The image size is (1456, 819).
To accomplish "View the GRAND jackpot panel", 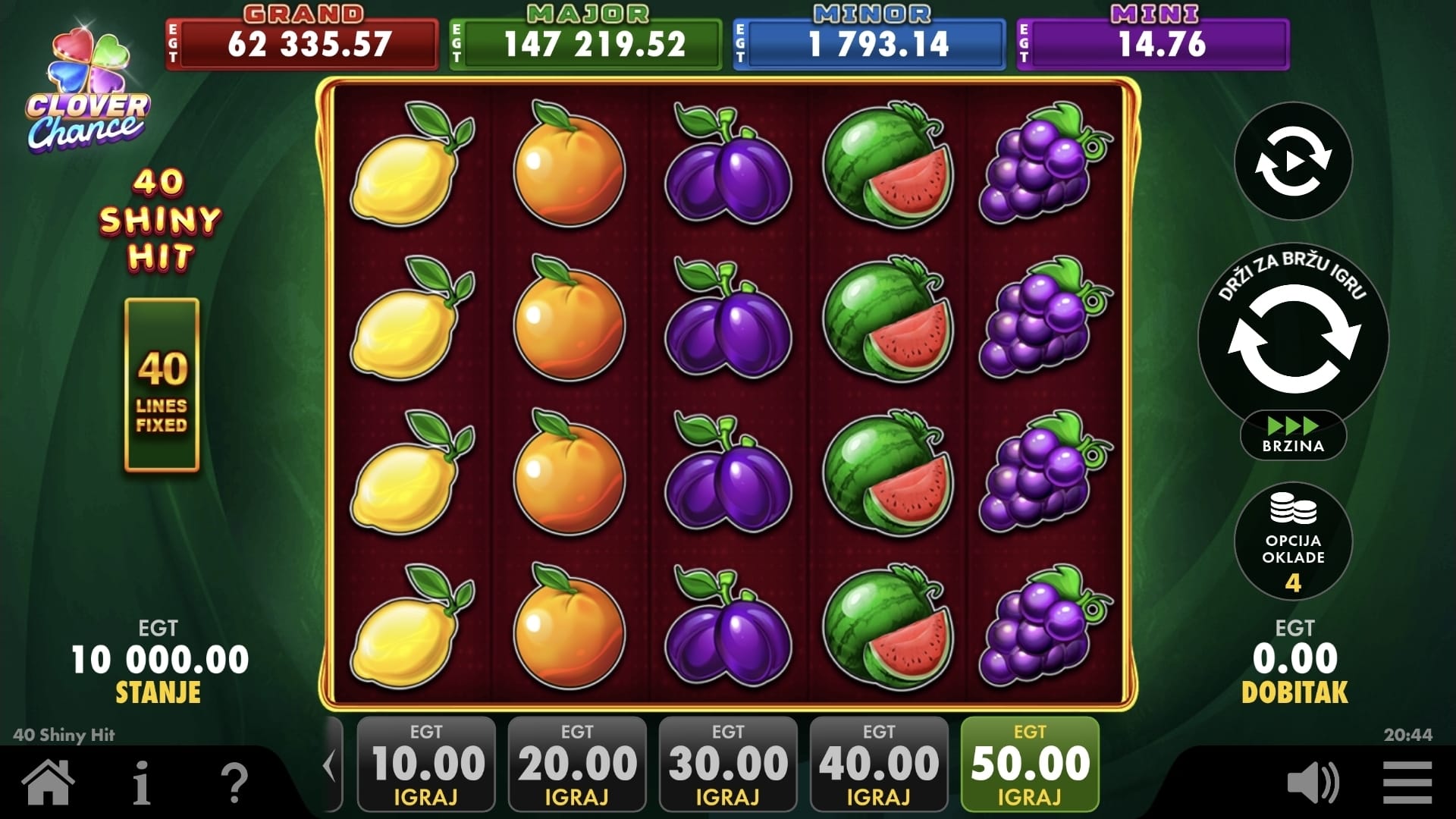I will point(302,43).
